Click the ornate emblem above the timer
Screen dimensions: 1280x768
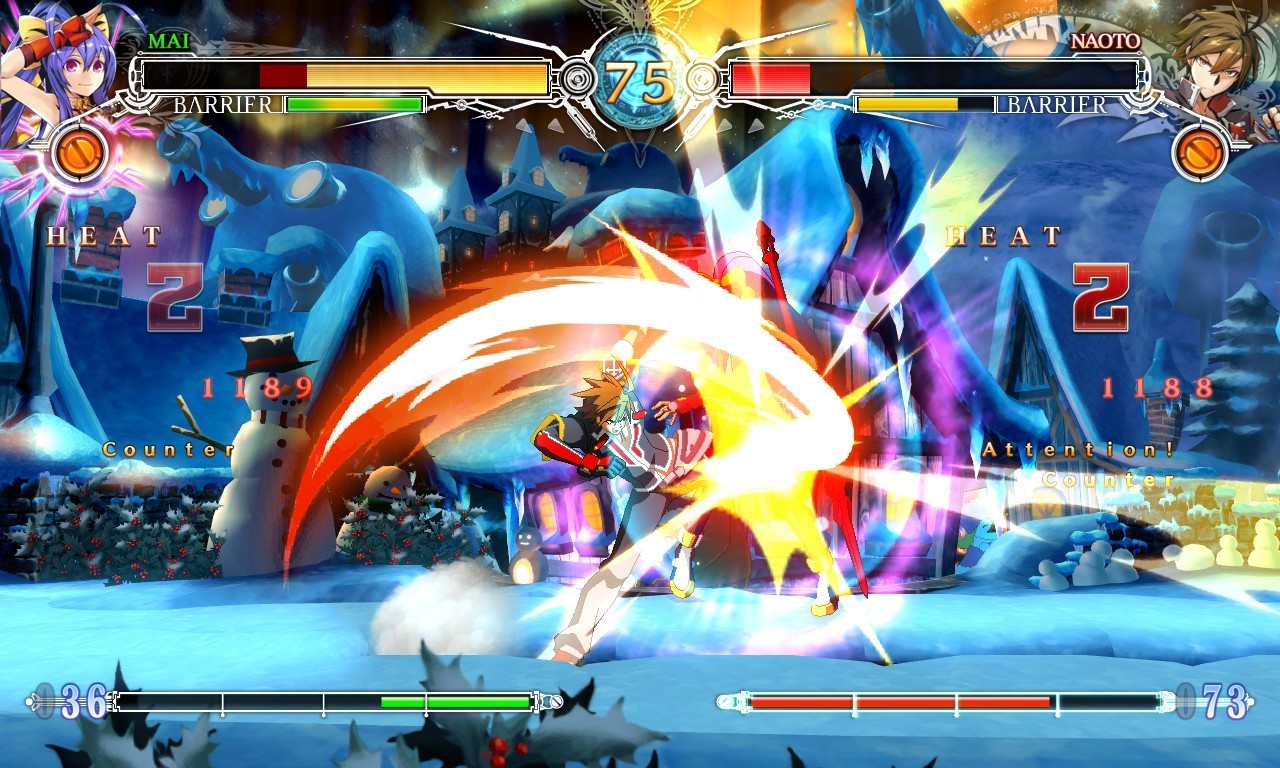pos(640,15)
